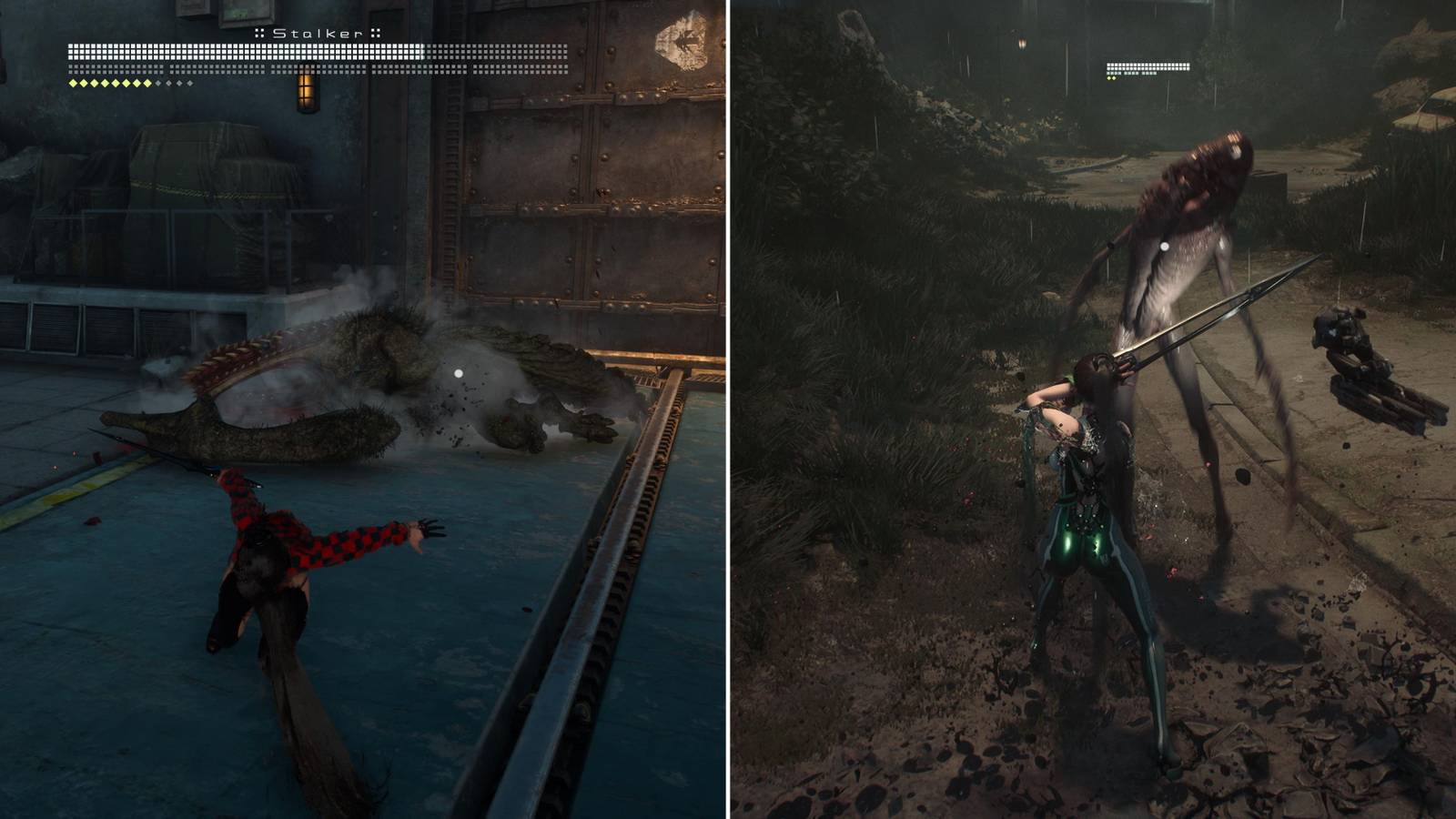1456x819 pixels.
Task: Click the Stalker boss name label
Action: pos(317,32)
